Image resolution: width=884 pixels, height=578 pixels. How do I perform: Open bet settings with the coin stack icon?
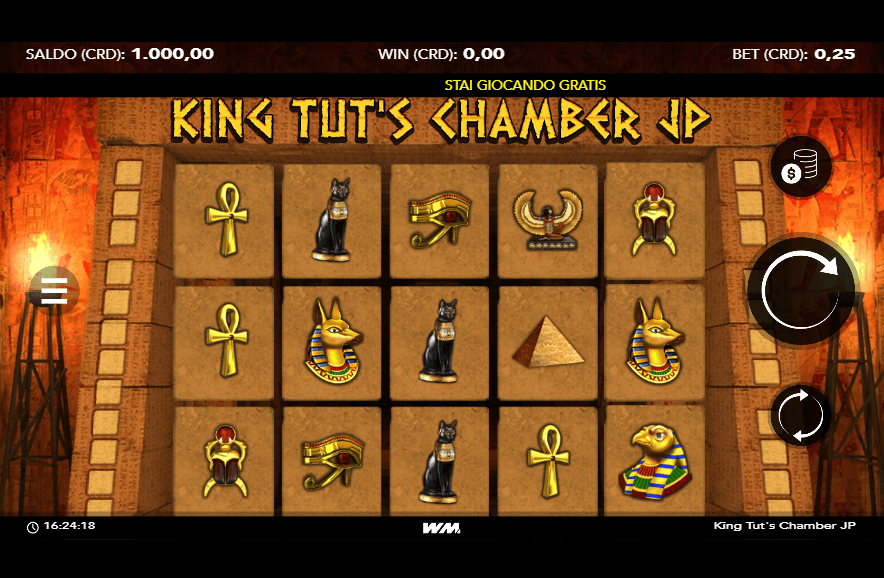click(801, 167)
